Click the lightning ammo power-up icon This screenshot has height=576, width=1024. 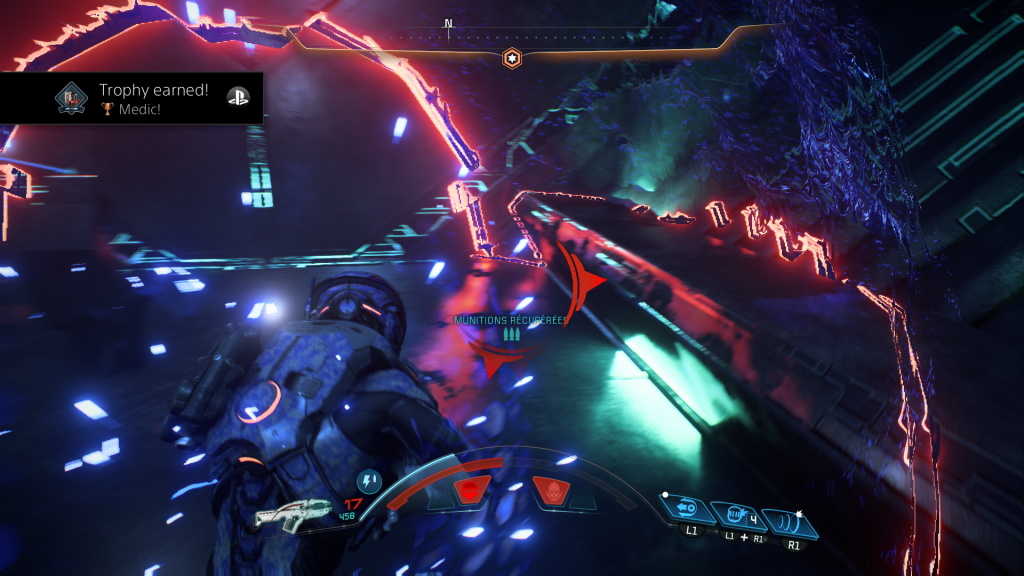pyautogui.click(x=369, y=483)
